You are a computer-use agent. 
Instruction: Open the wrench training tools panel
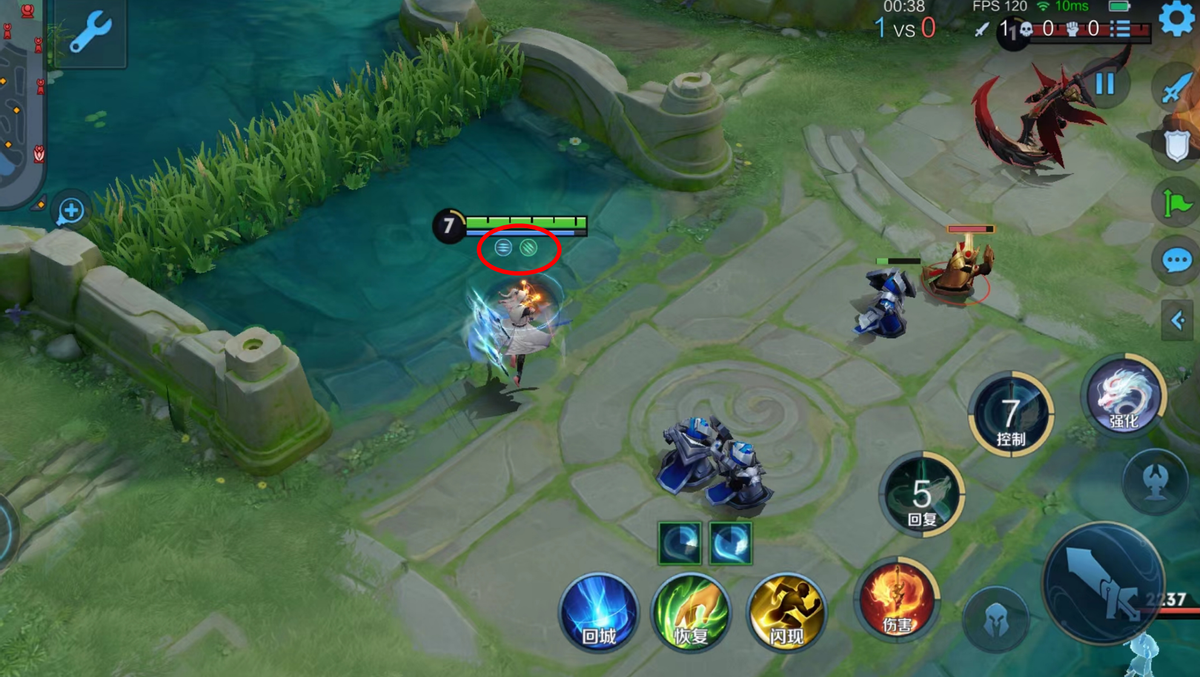click(x=90, y=32)
